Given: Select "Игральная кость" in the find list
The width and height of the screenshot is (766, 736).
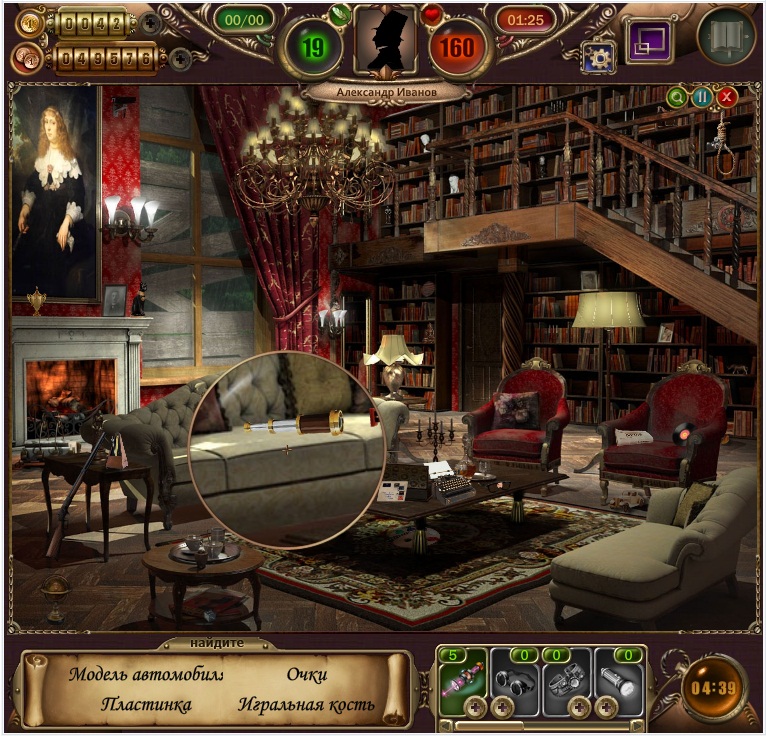Looking at the screenshot, I should pos(306,705).
